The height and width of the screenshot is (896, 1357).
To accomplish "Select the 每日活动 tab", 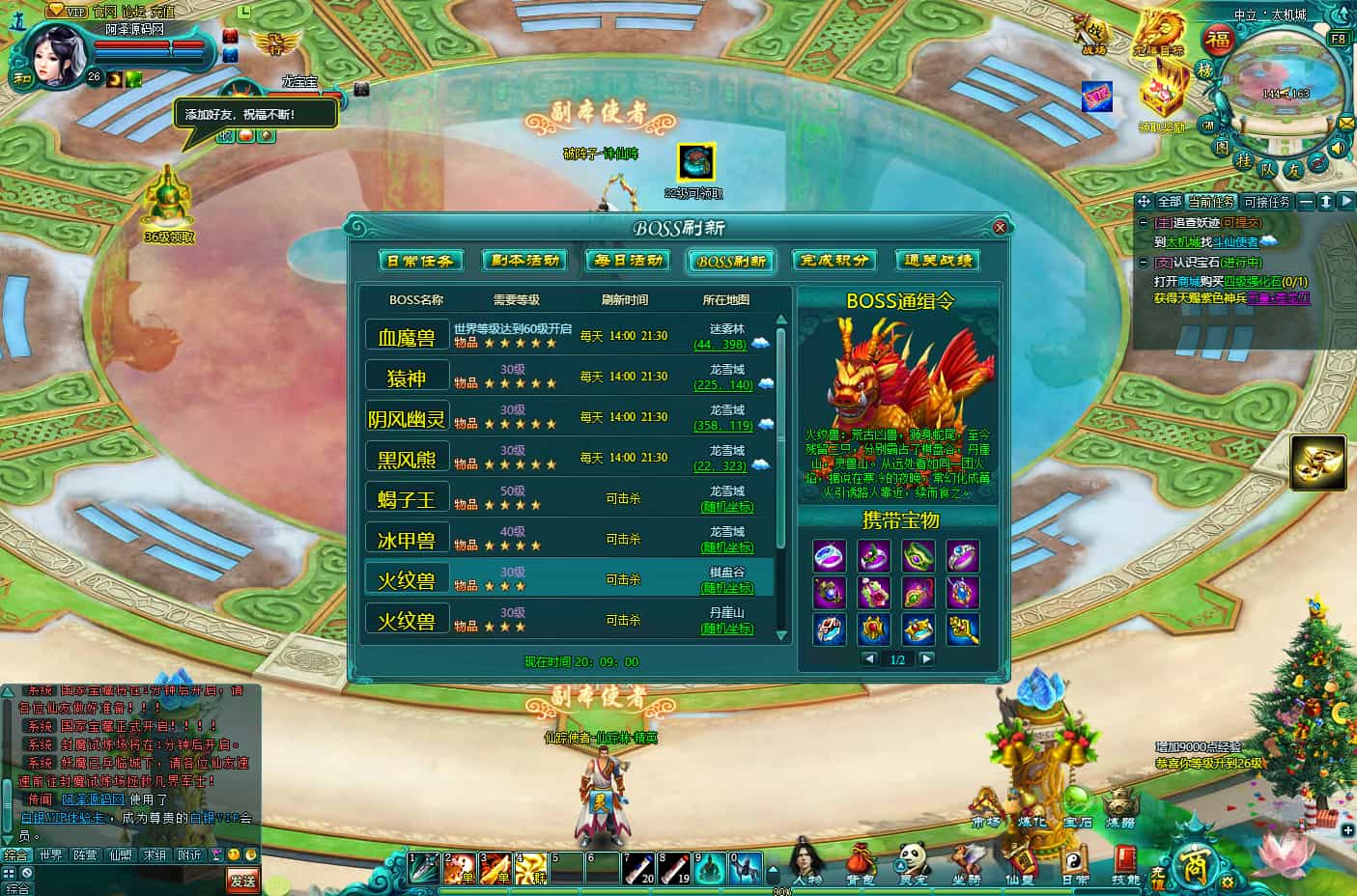I will 629,261.
